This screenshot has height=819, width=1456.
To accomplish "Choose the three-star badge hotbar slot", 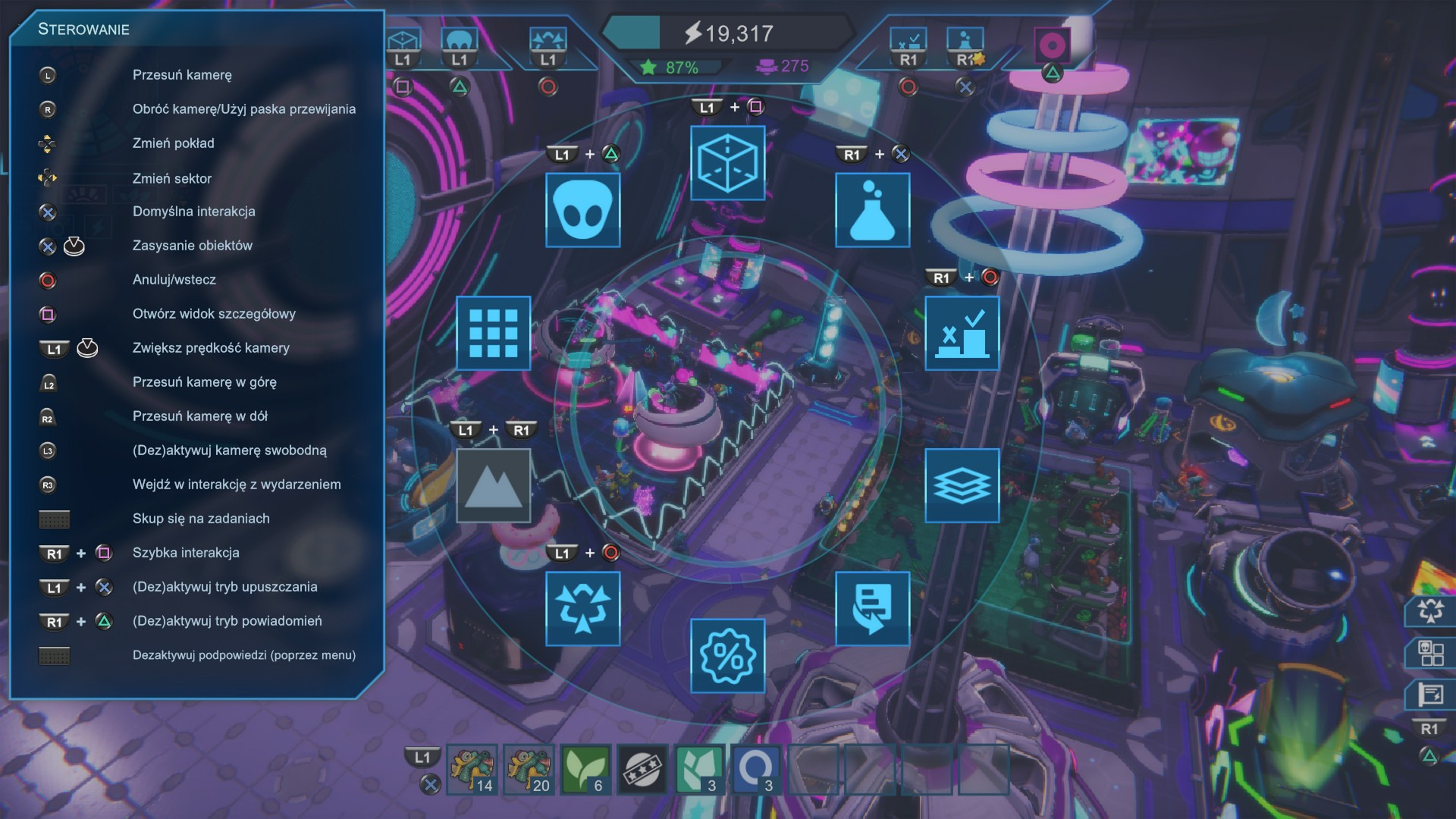I will pyautogui.click(x=642, y=770).
